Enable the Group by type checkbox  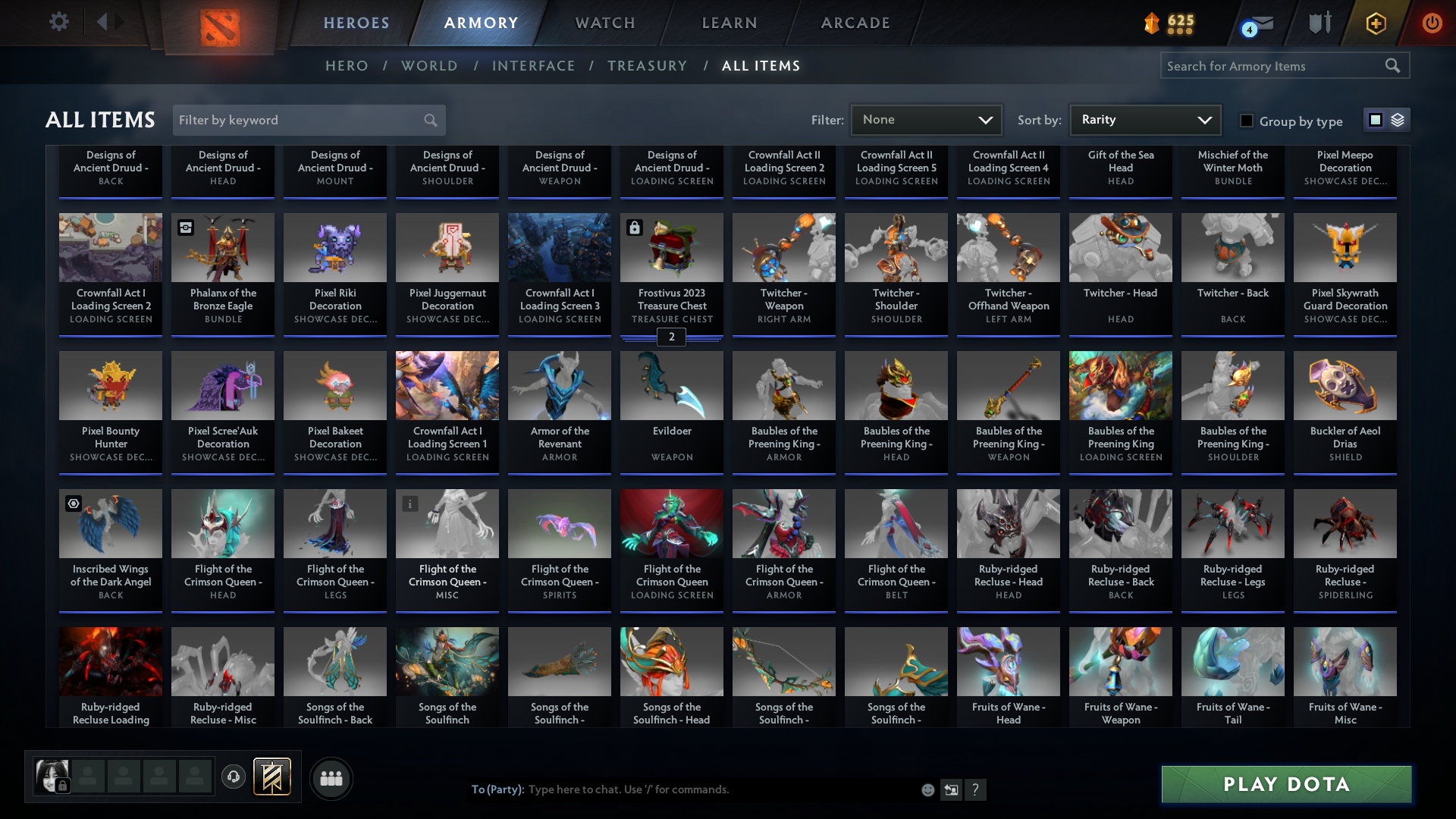click(1246, 120)
